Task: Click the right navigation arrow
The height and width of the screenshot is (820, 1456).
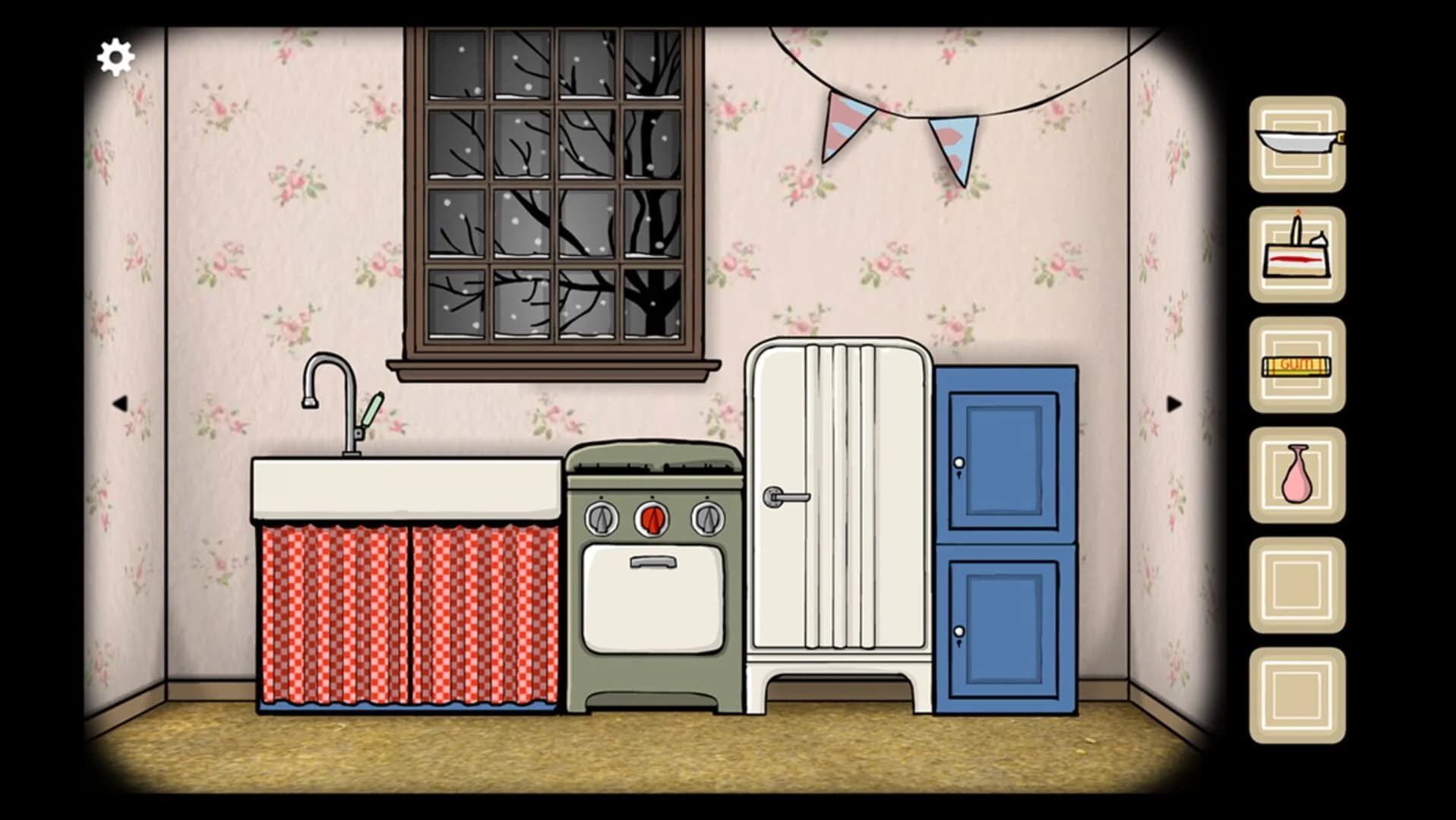Action: 1173,405
